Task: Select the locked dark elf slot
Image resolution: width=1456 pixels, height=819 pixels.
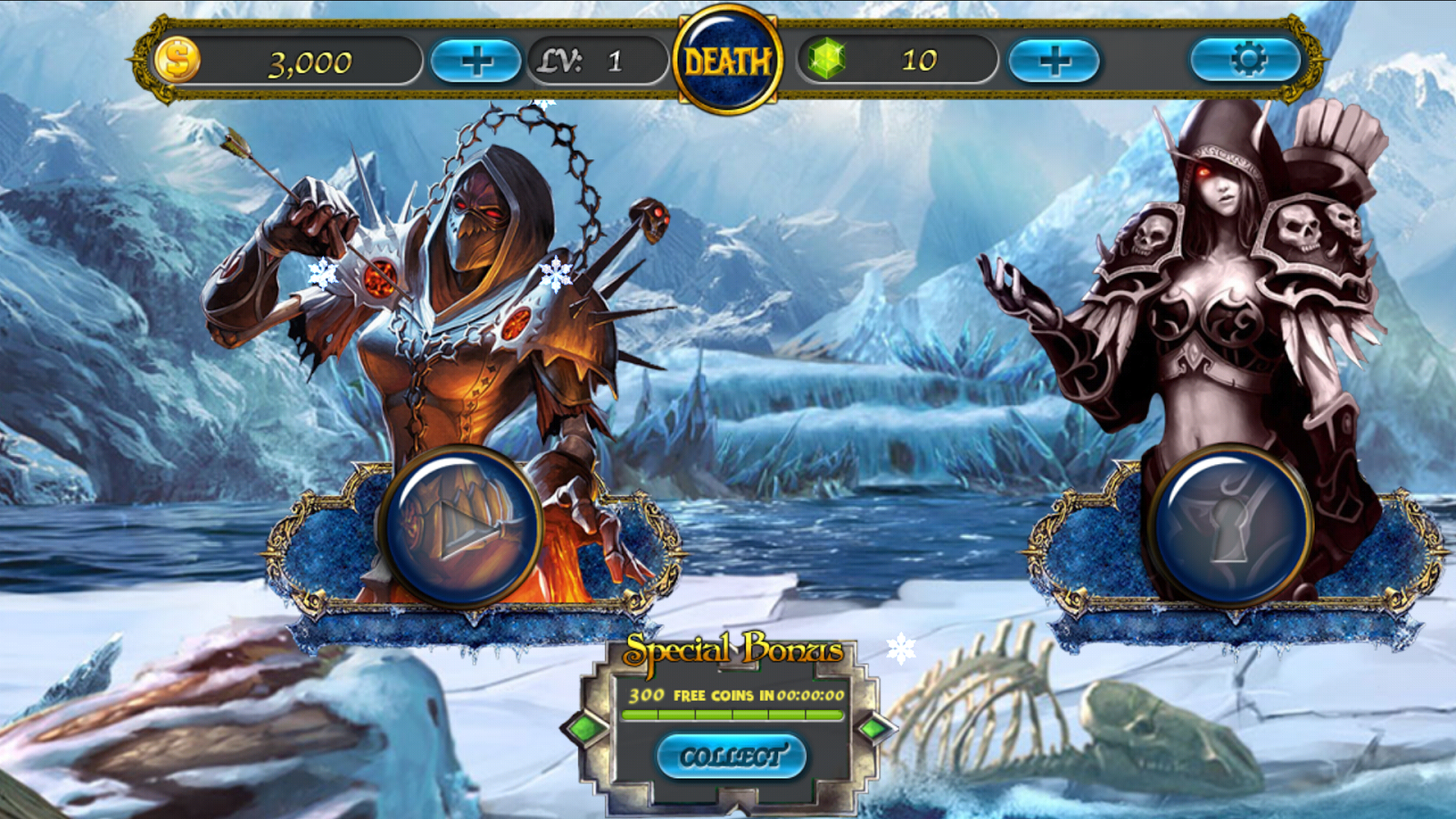Action: [1229, 527]
